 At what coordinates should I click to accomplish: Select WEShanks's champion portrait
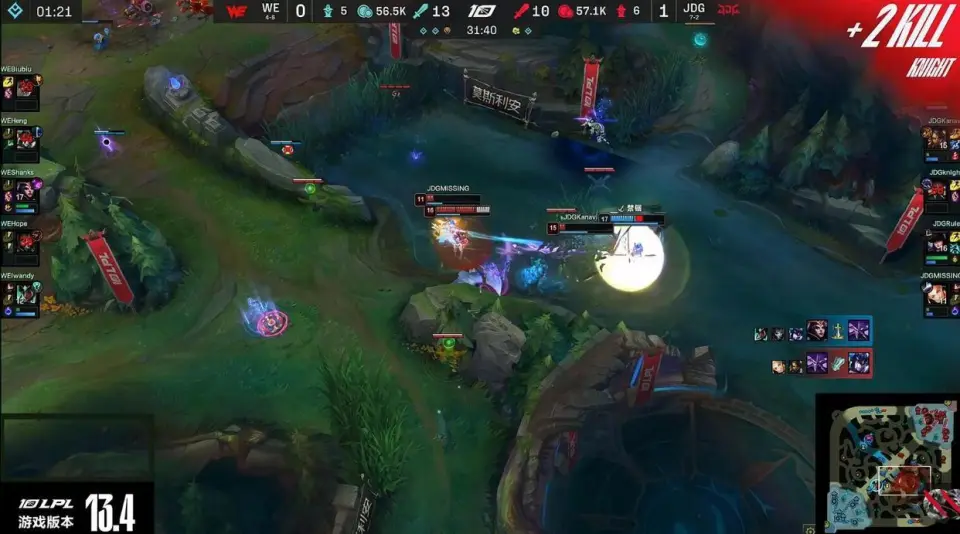[26, 191]
